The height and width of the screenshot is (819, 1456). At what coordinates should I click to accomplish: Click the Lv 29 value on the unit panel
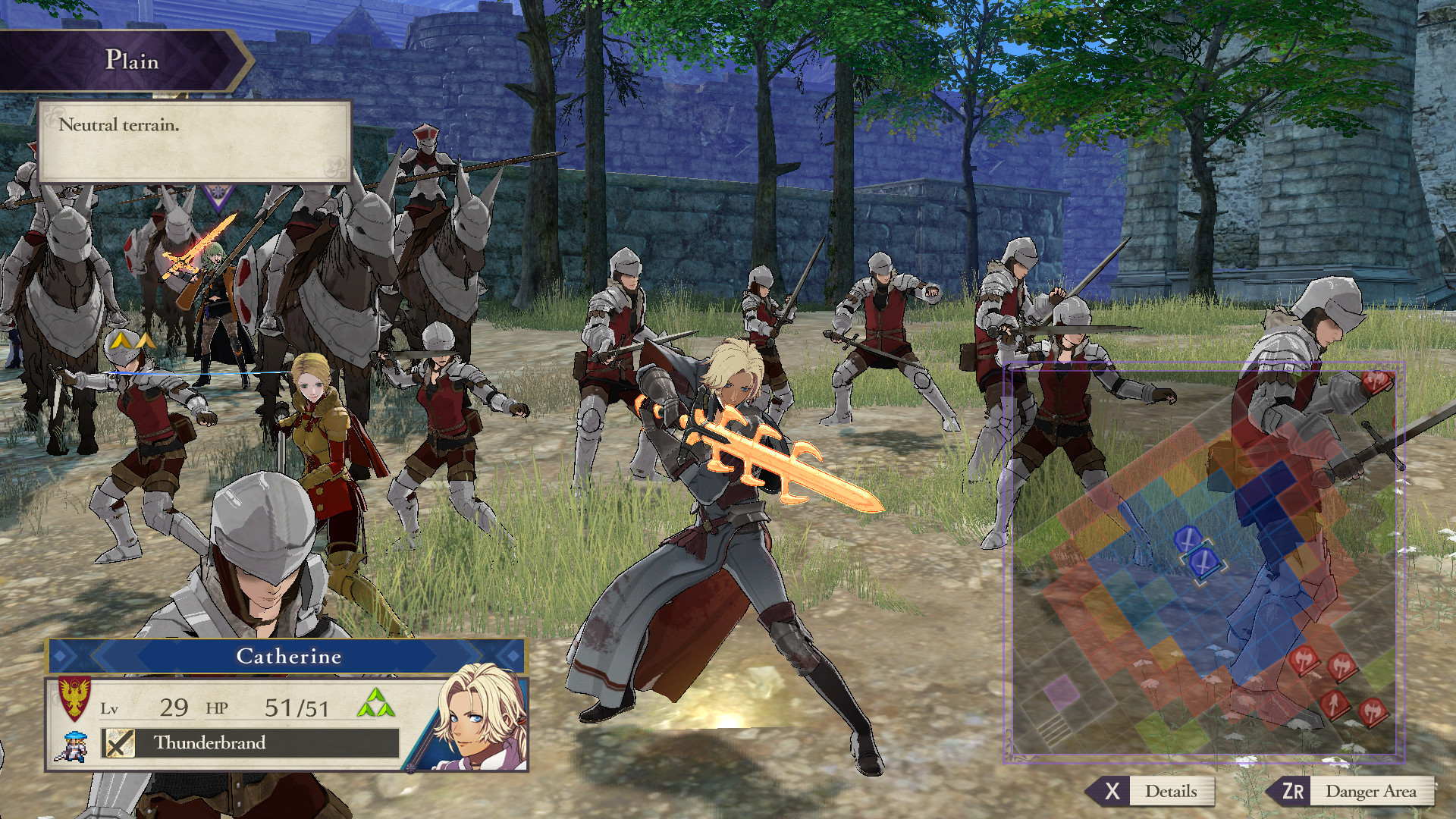[x=174, y=709]
